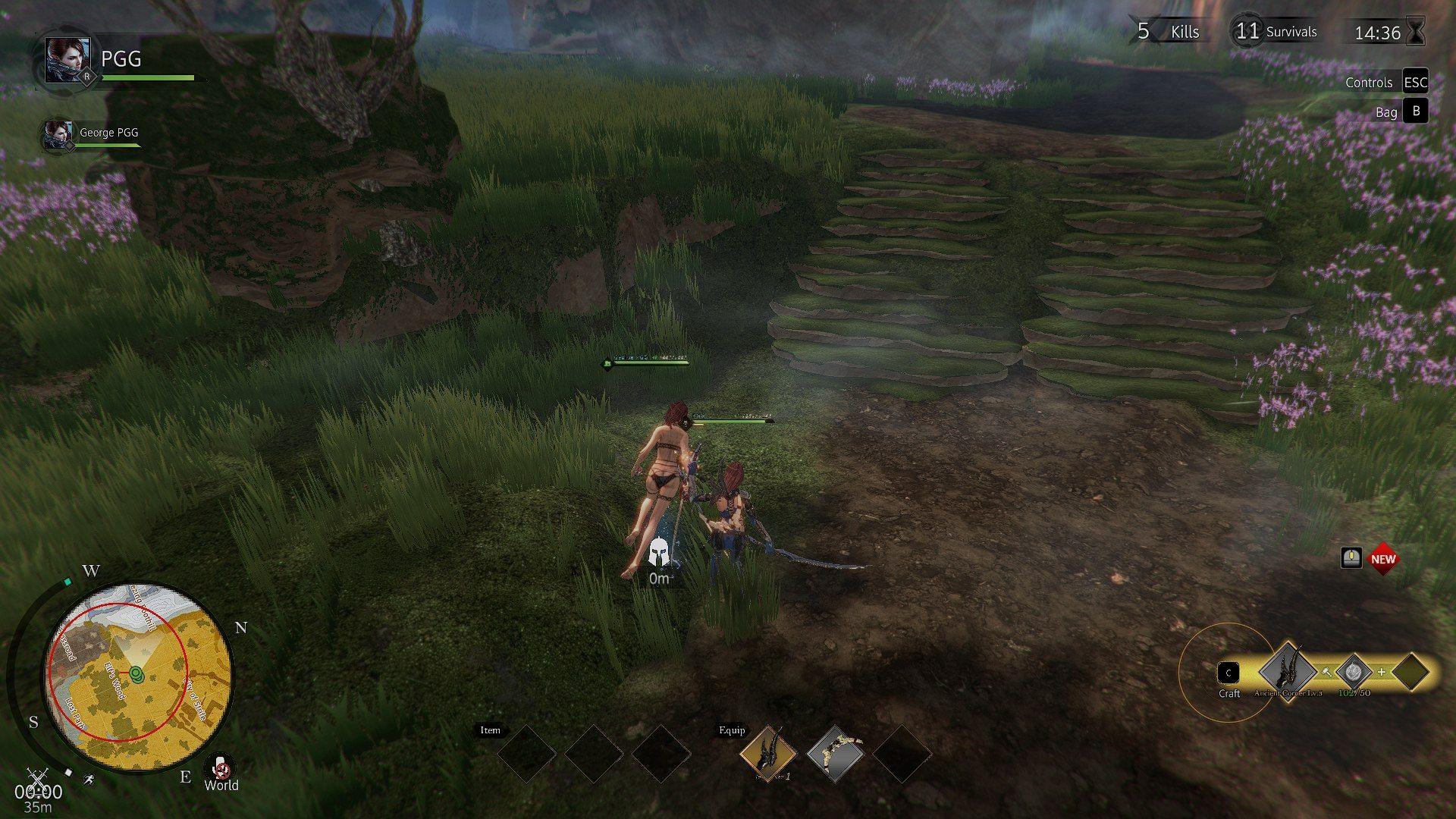Switch to the Equip hotbar section
This screenshot has width=1456, height=819.
[730, 730]
